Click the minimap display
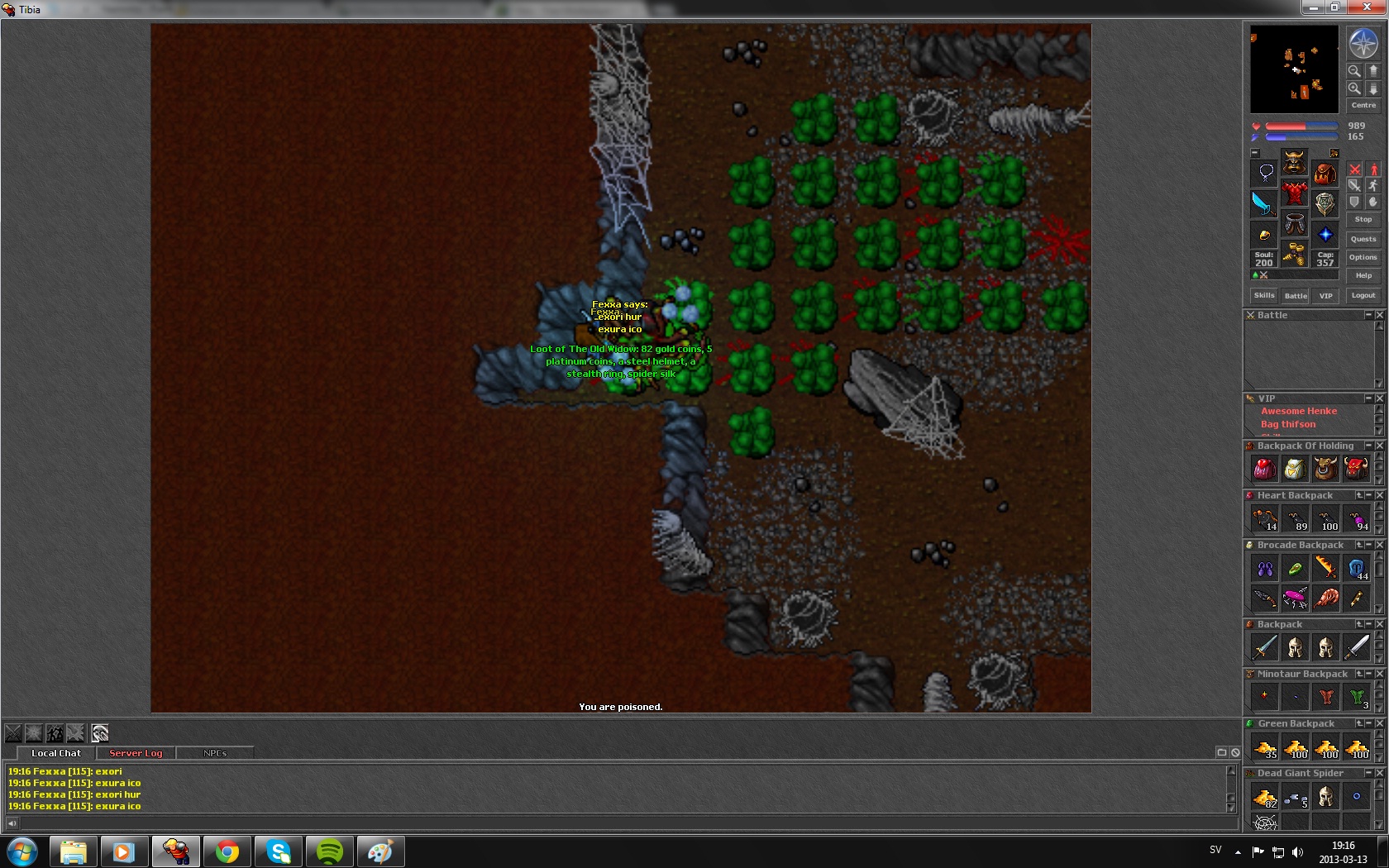 point(1294,69)
